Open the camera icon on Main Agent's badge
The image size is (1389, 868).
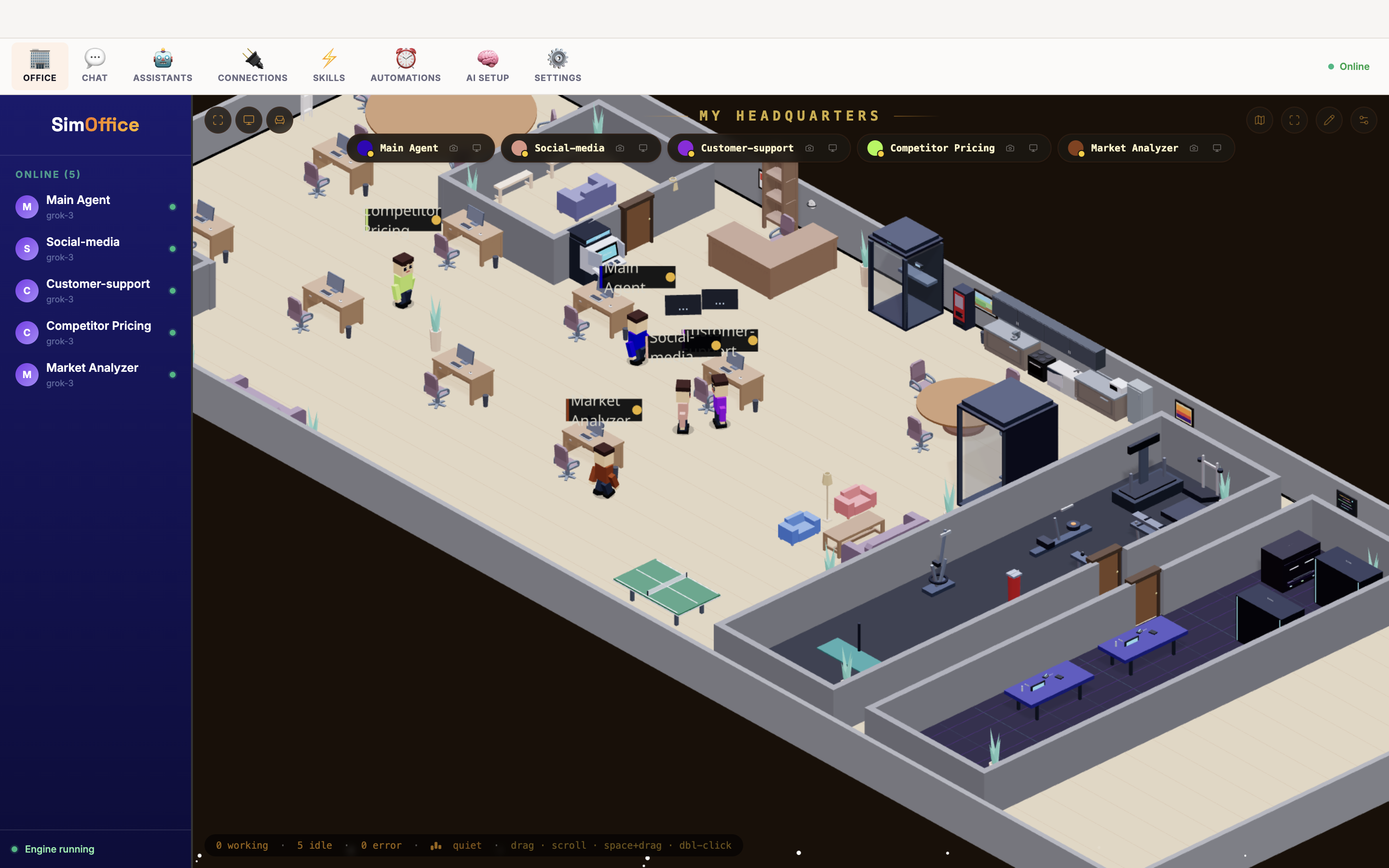tap(454, 148)
